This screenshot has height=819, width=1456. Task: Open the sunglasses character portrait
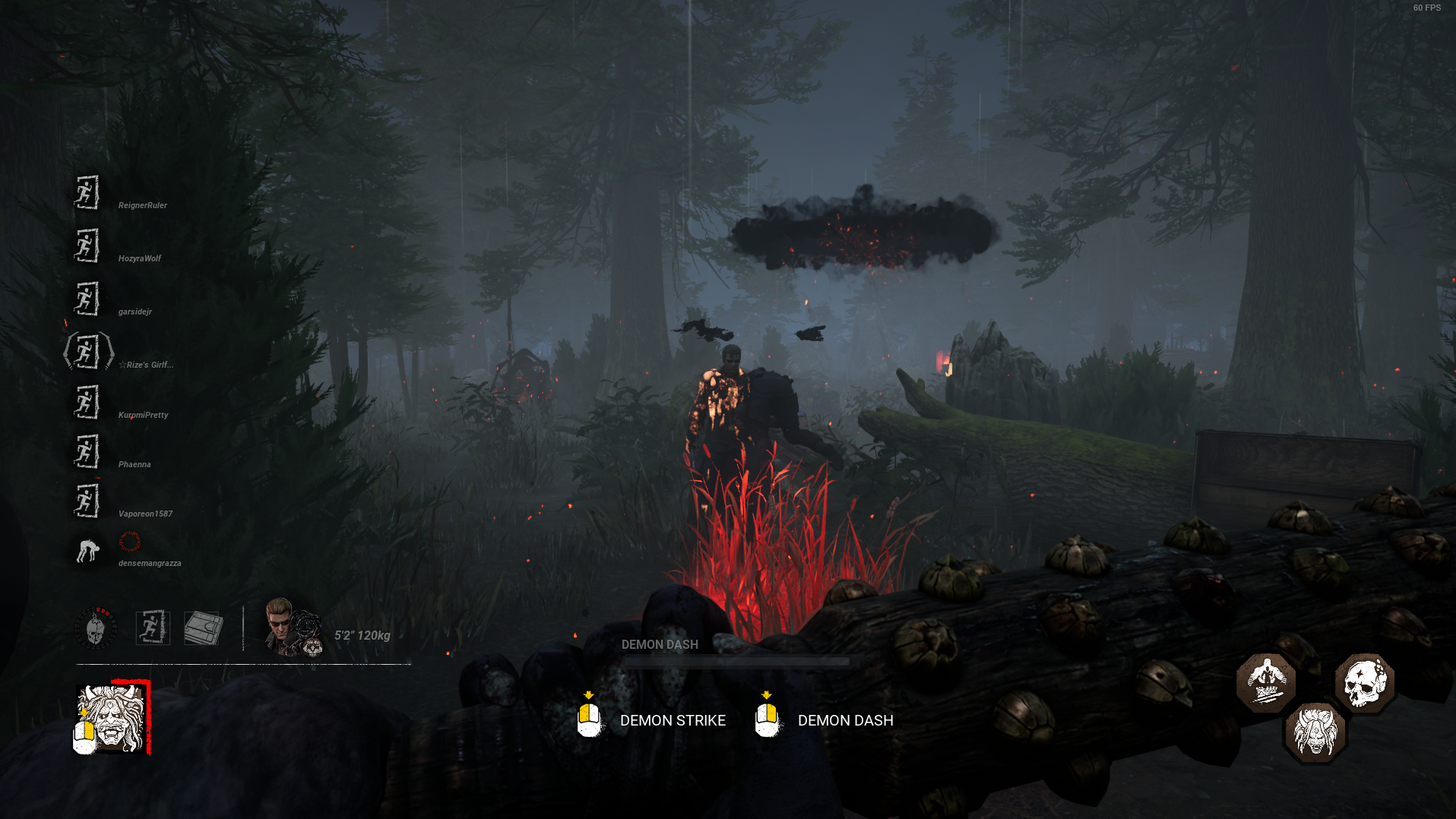[292, 628]
